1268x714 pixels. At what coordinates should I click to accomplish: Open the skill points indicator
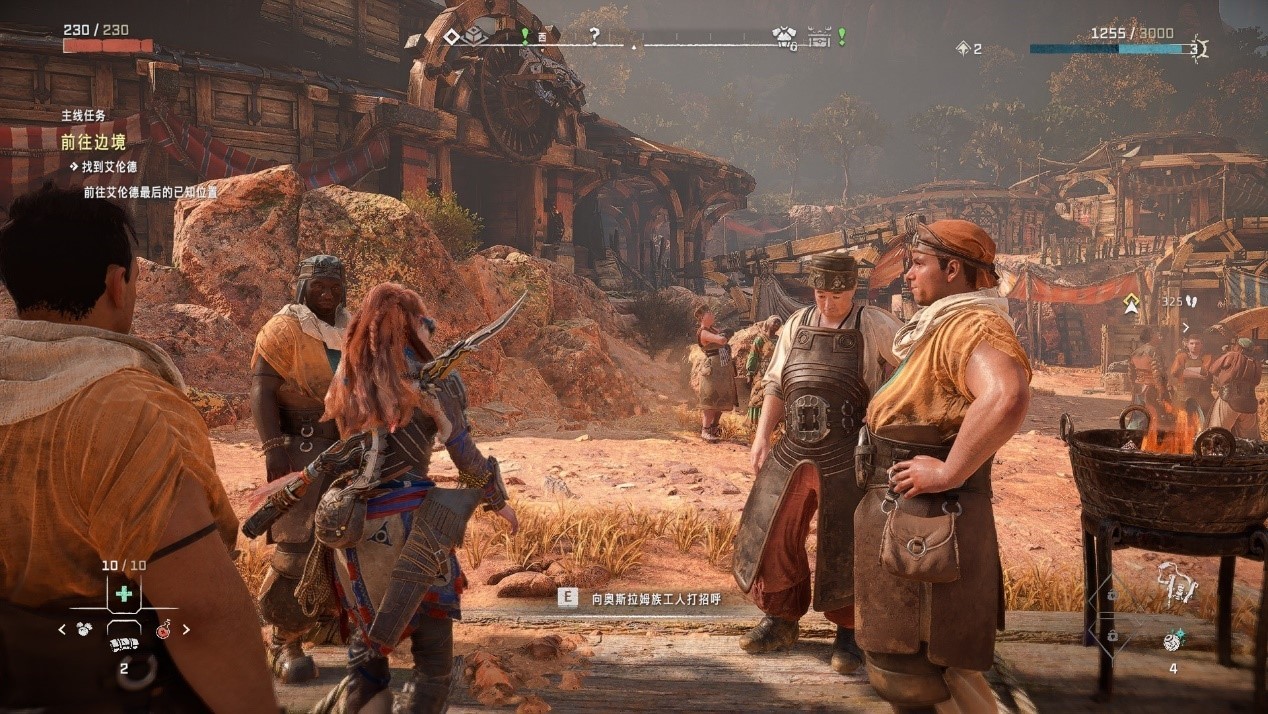968,48
